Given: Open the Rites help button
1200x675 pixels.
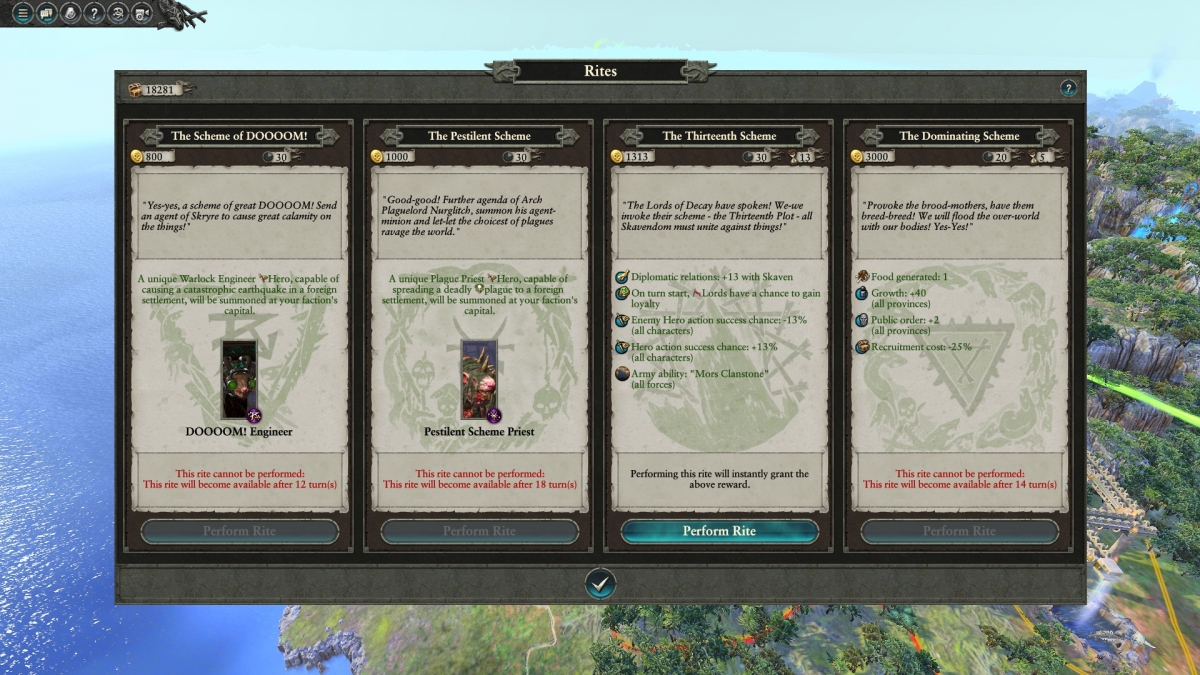Looking at the screenshot, I should [1068, 89].
